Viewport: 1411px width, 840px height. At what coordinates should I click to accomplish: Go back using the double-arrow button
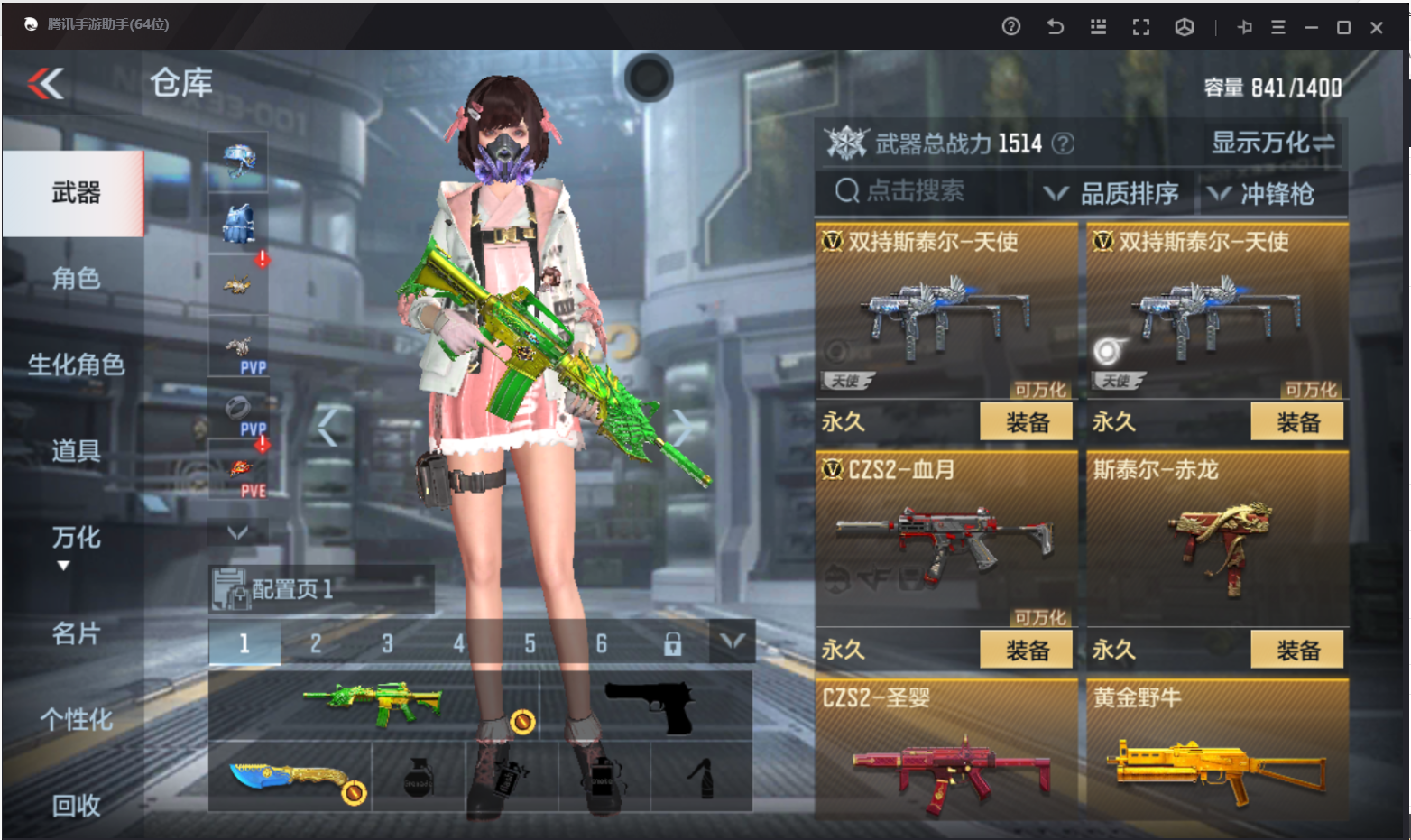click(x=46, y=84)
